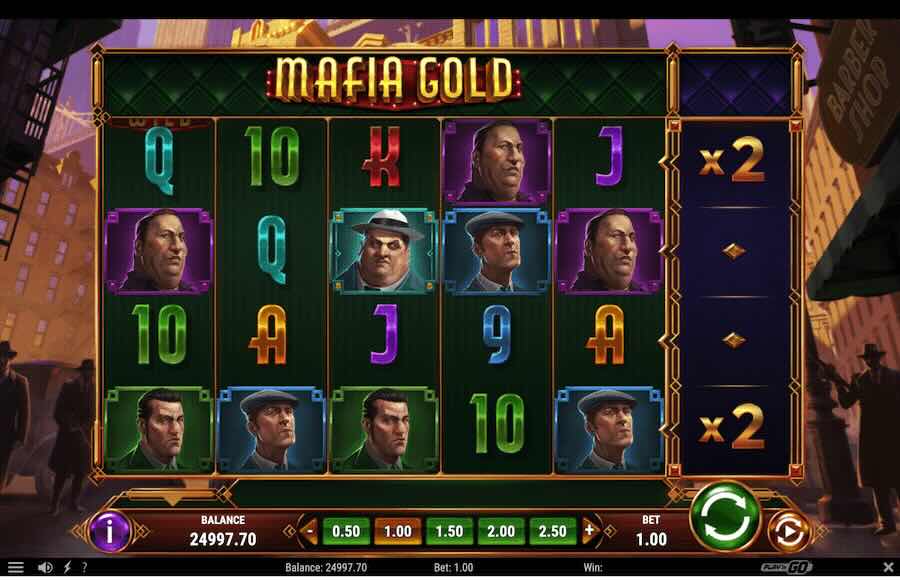900x582 pixels.
Task: Set the bet to 1.50
Action: tap(449, 531)
